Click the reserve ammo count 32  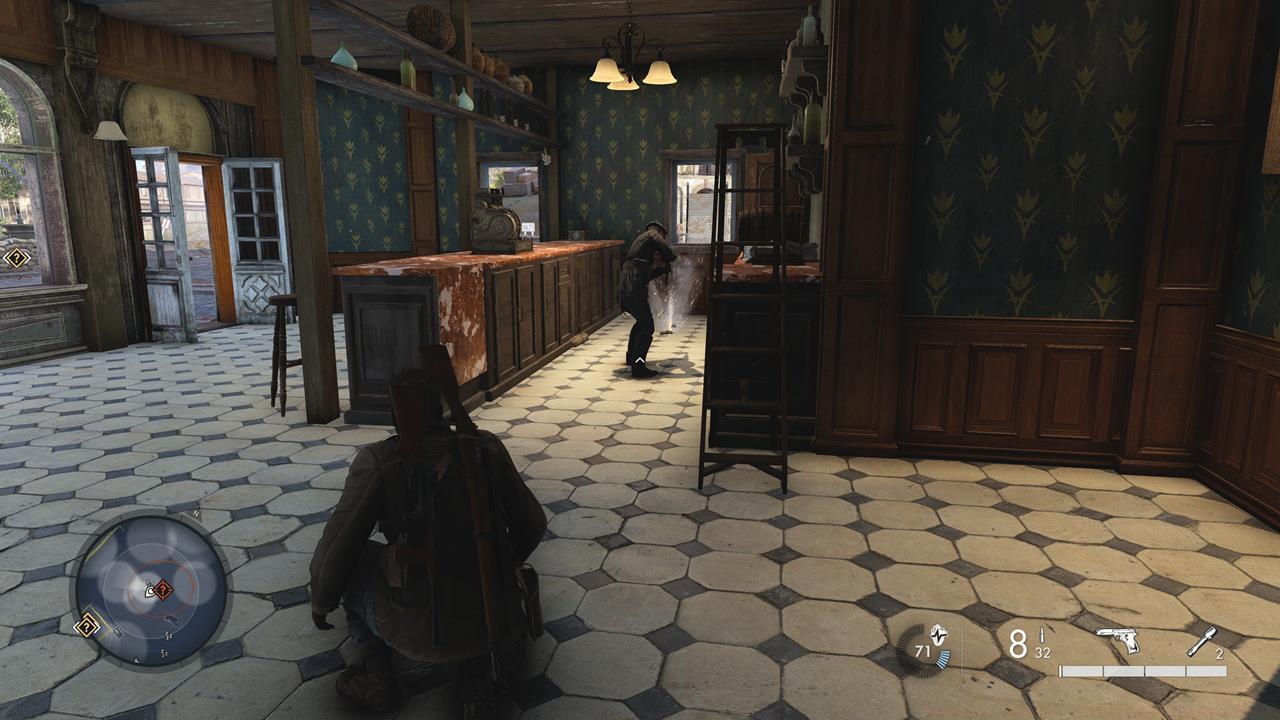pos(1041,654)
